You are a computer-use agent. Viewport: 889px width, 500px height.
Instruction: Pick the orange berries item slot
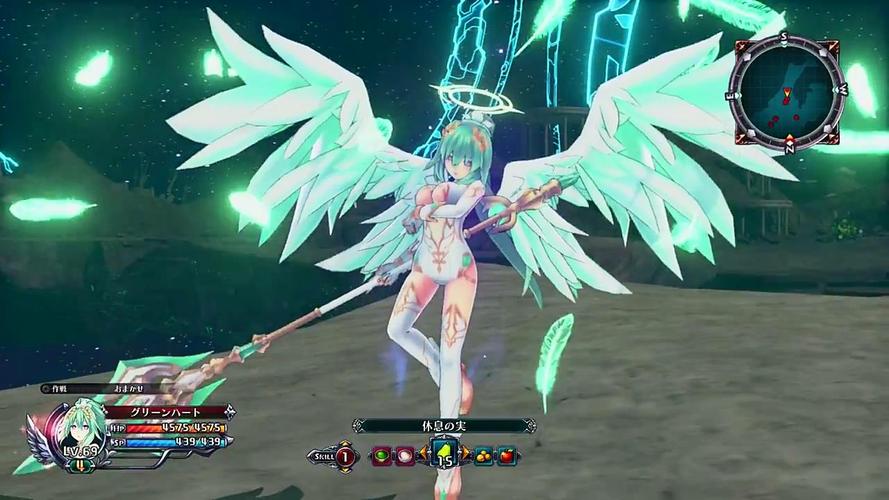click(484, 455)
